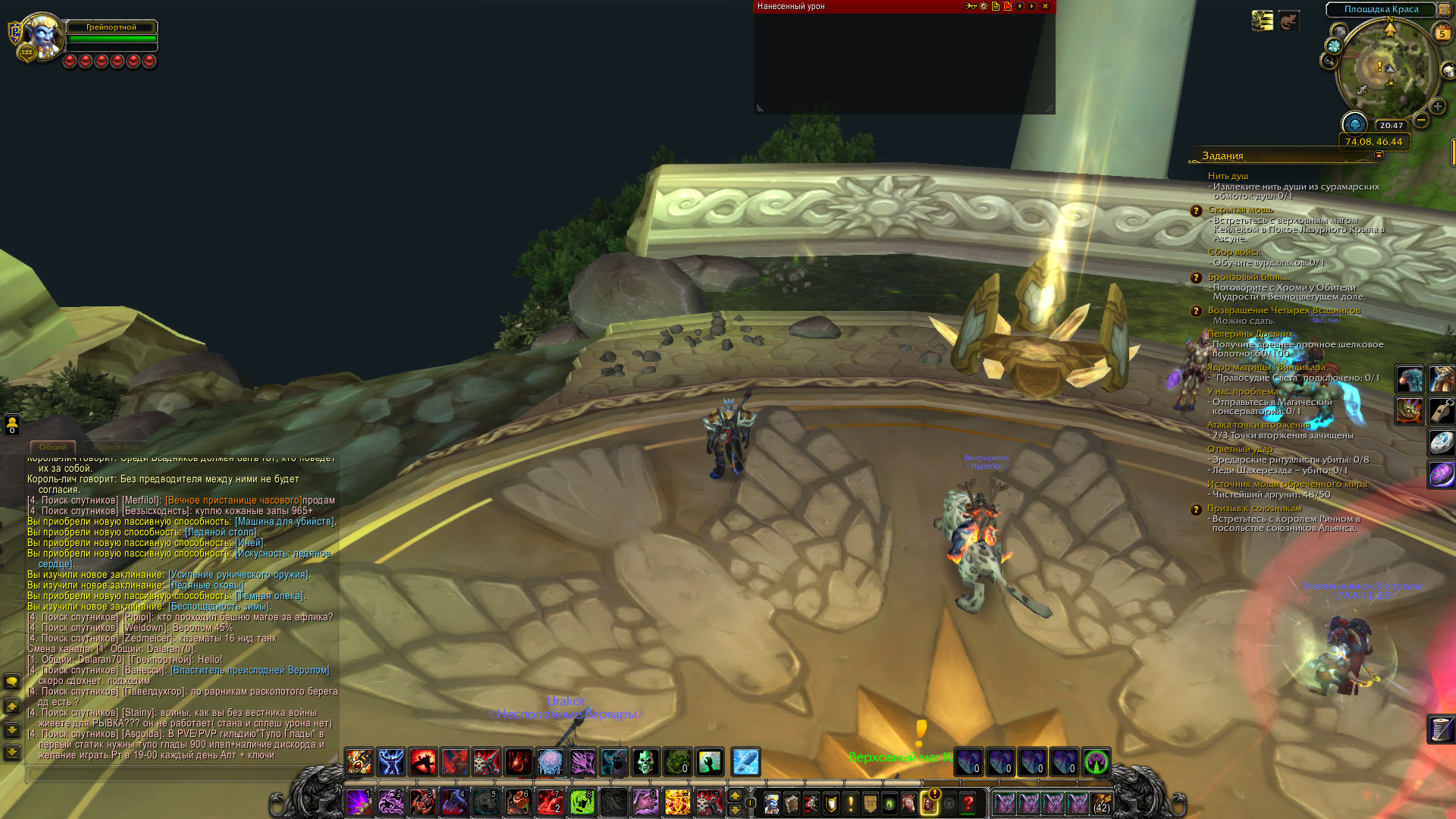
Task: Open the backpack showing 42 free slots
Action: (1101, 802)
